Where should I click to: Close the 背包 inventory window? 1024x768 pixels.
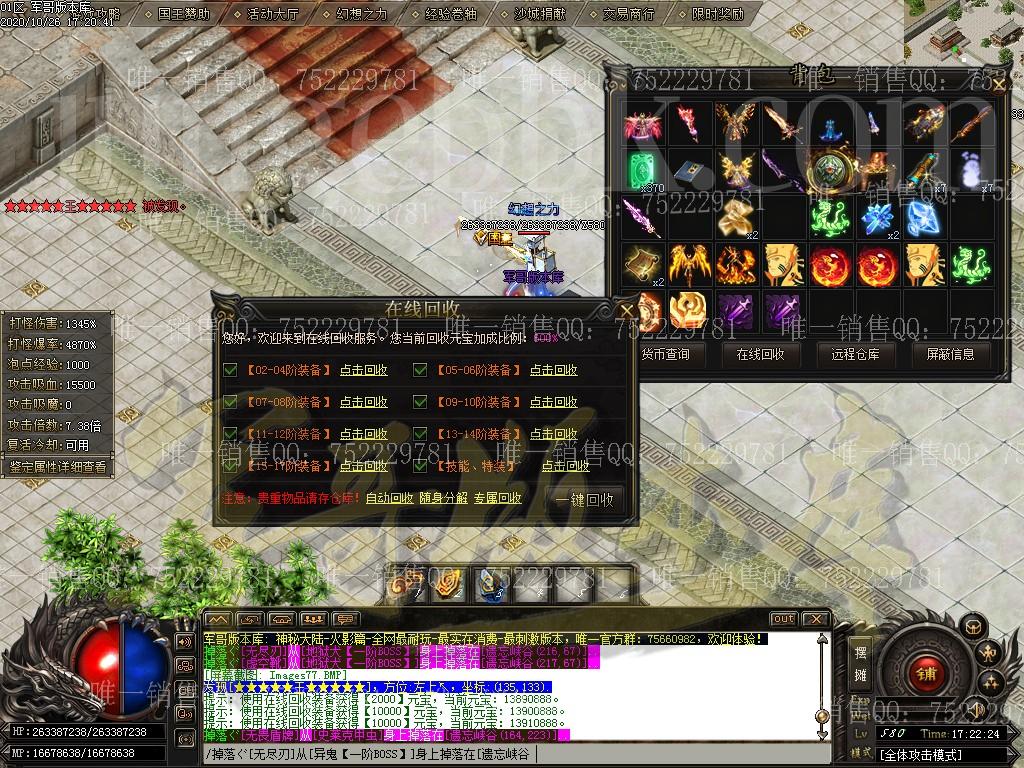click(997, 85)
